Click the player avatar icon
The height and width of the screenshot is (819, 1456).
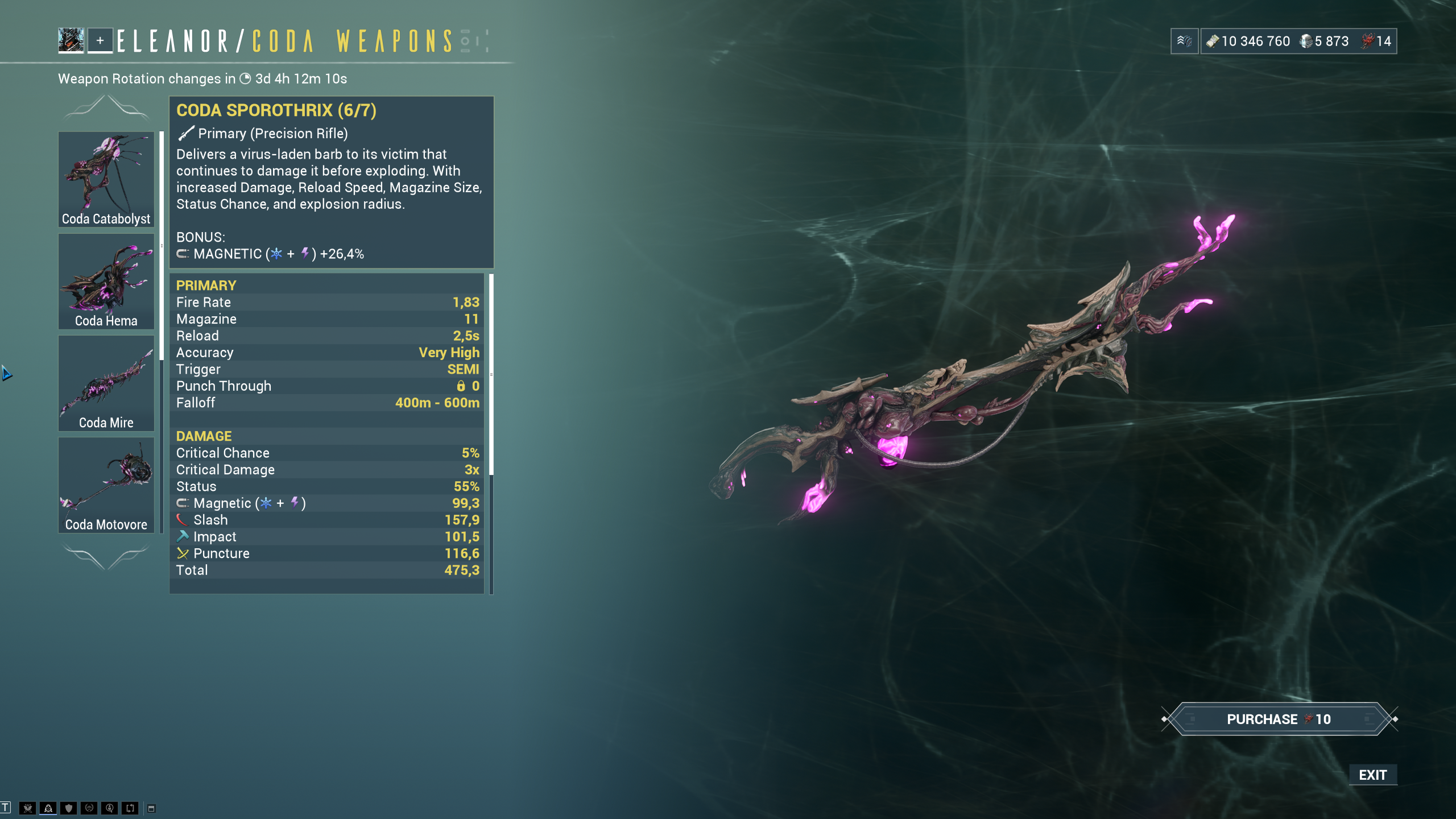[71, 40]
